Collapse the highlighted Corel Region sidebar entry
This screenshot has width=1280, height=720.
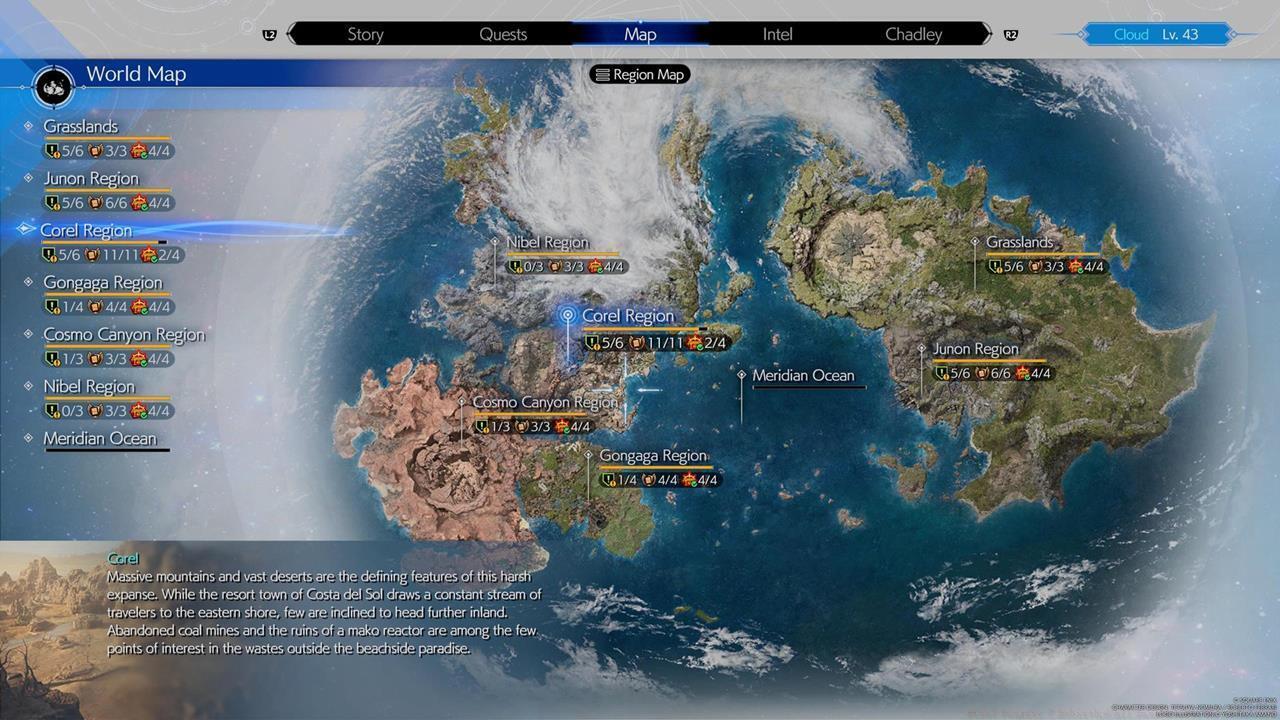(27, 230)
